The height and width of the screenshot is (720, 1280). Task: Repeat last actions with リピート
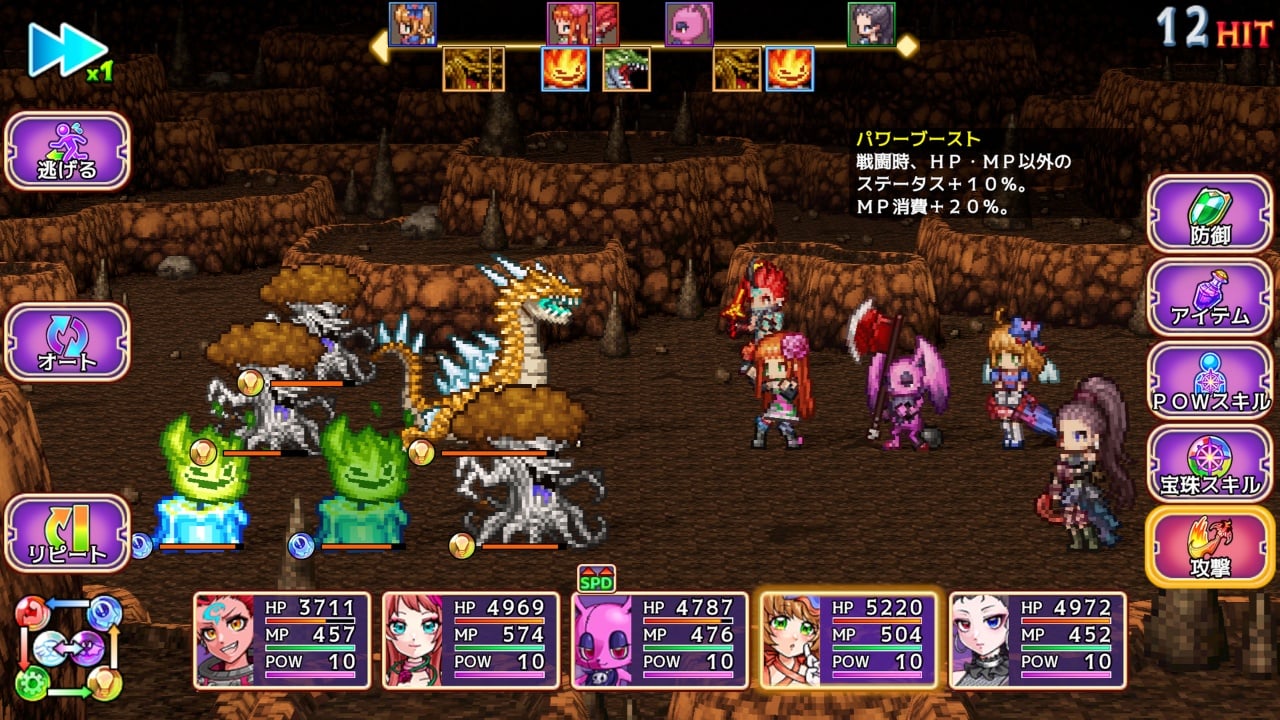click(68, 534)
